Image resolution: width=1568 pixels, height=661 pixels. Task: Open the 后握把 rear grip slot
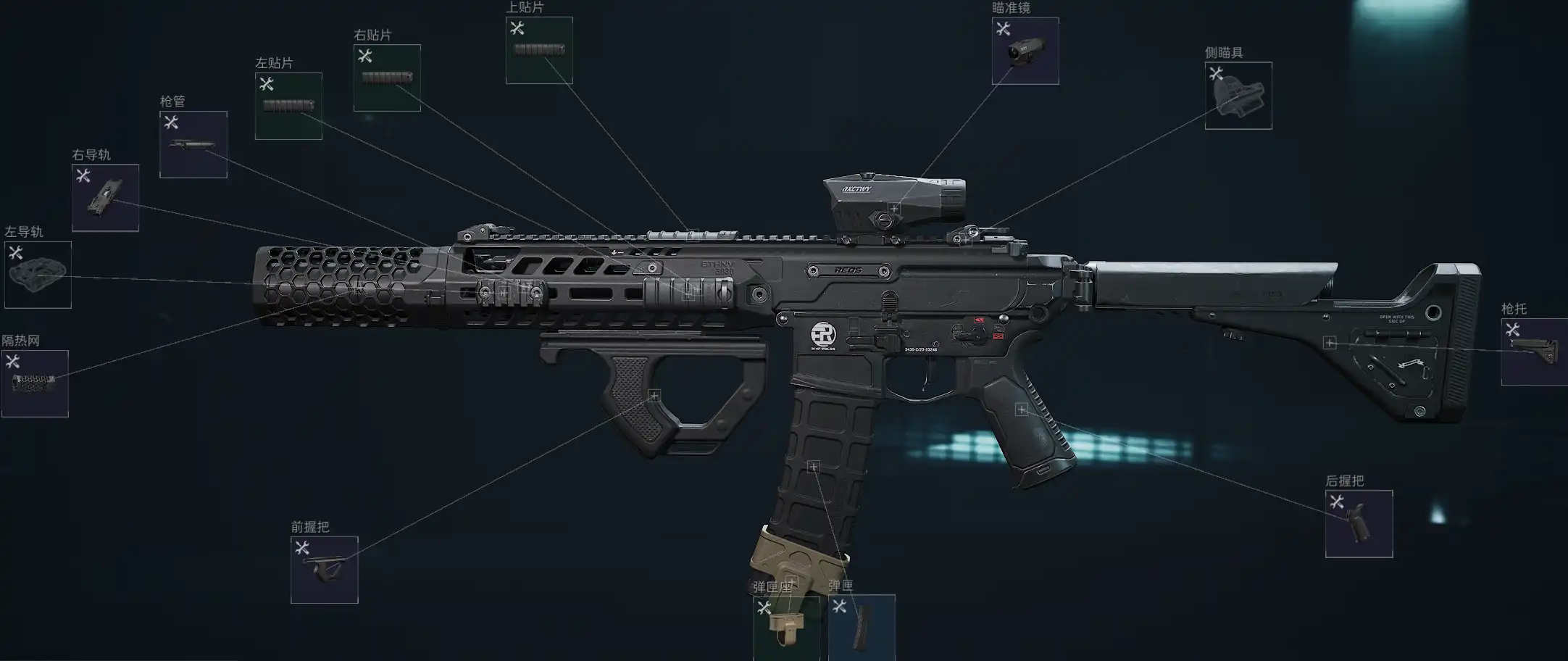[x=1359, y=524]
